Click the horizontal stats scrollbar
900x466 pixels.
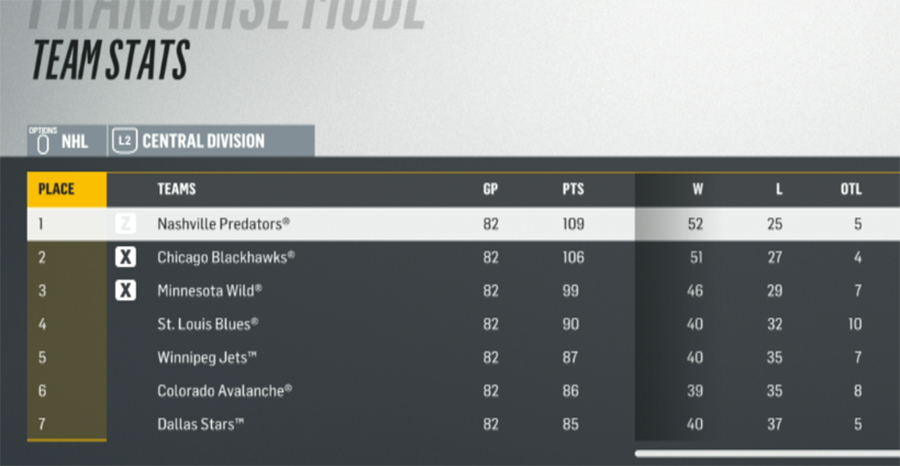(766, 453)
